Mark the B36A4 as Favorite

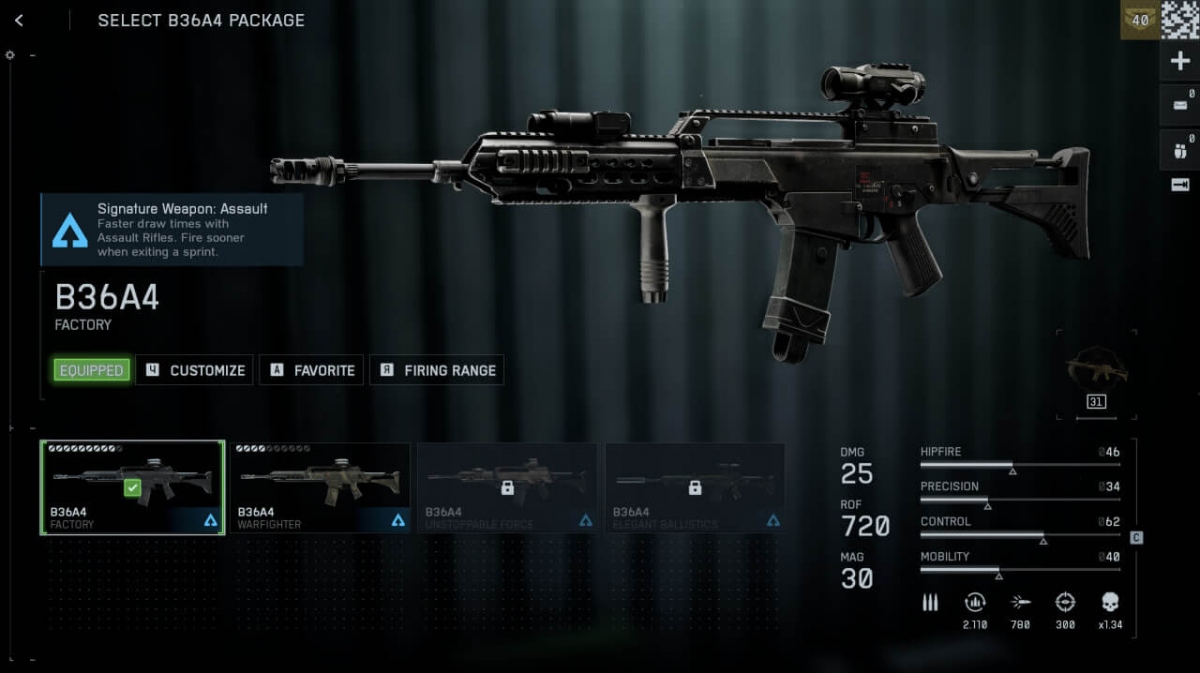tap(311, 370)
